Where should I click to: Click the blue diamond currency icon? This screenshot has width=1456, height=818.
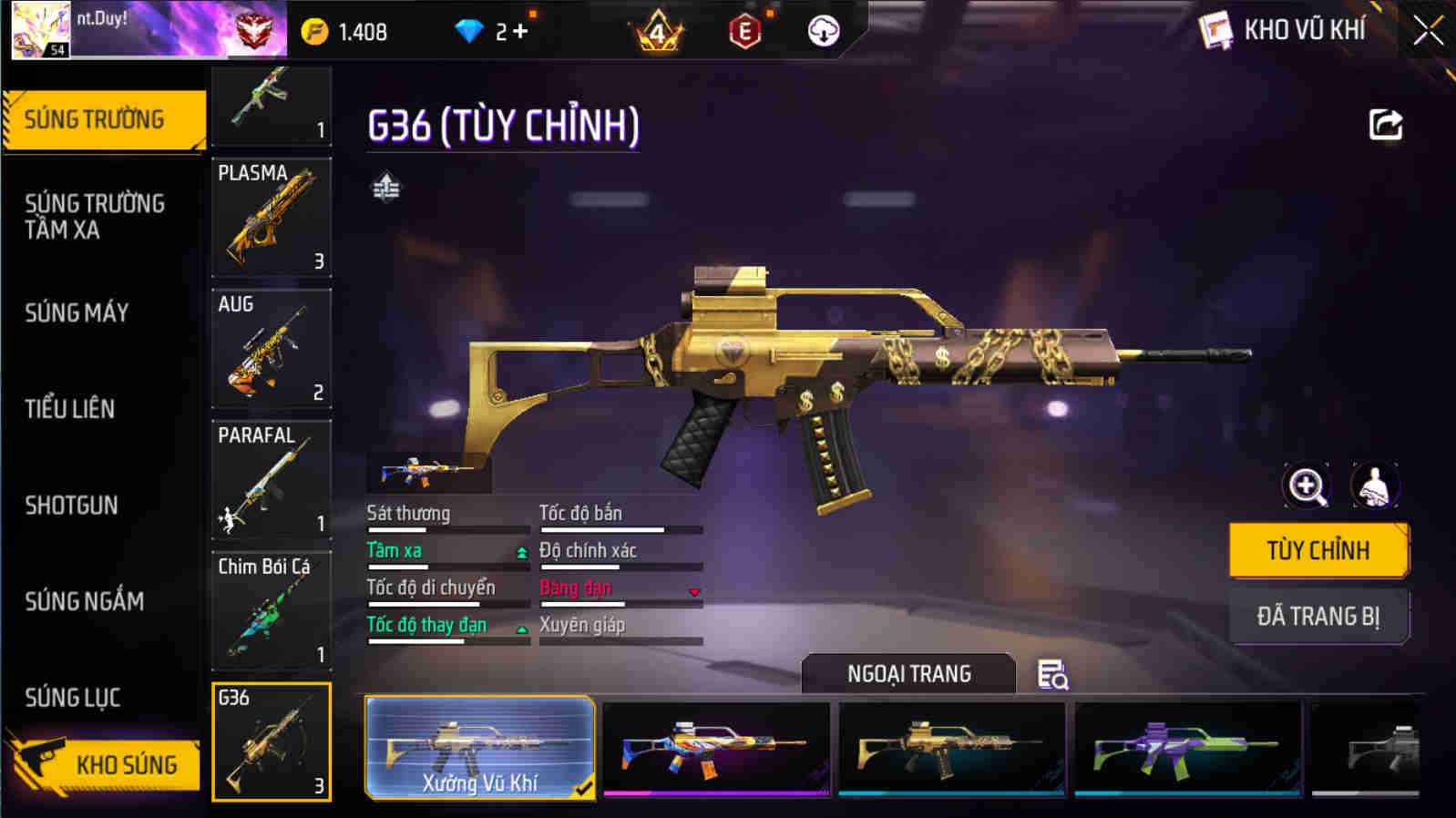click(x=467, y=31)
